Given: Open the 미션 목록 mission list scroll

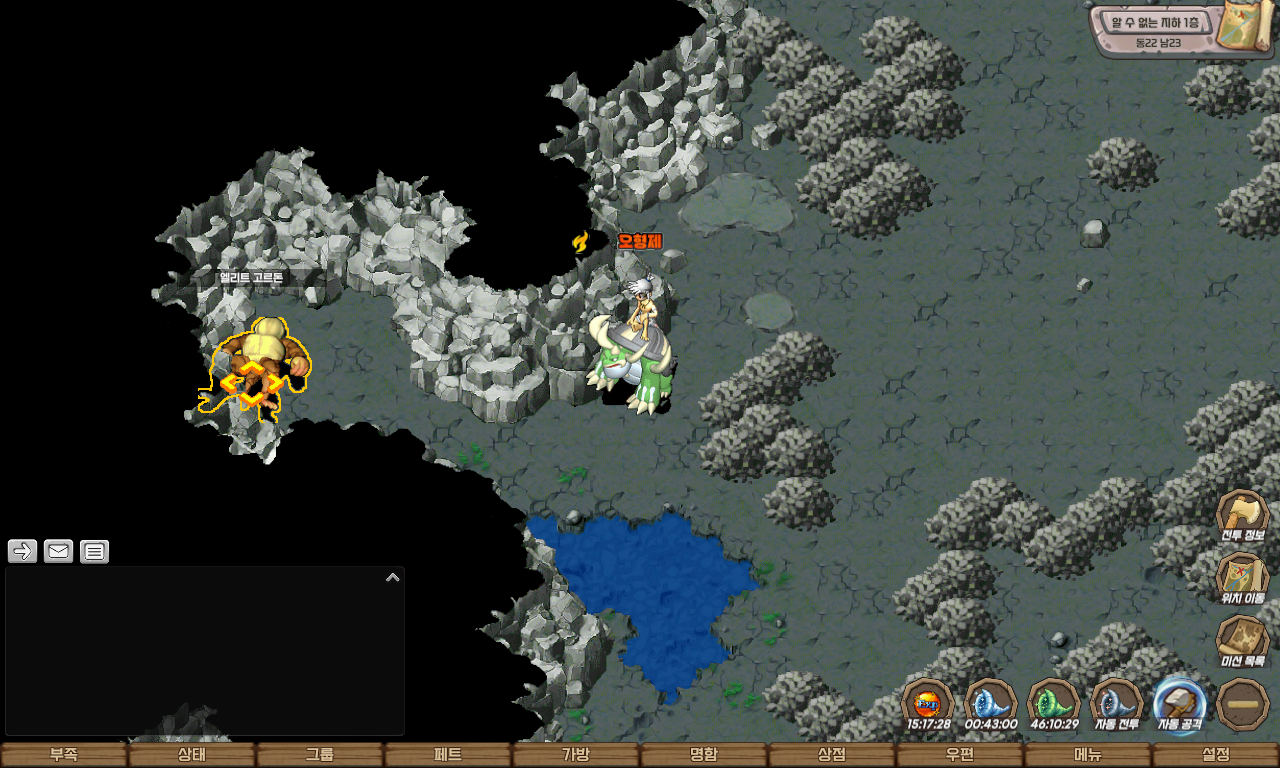Looking at the screenshot, I should point(1242,639).
